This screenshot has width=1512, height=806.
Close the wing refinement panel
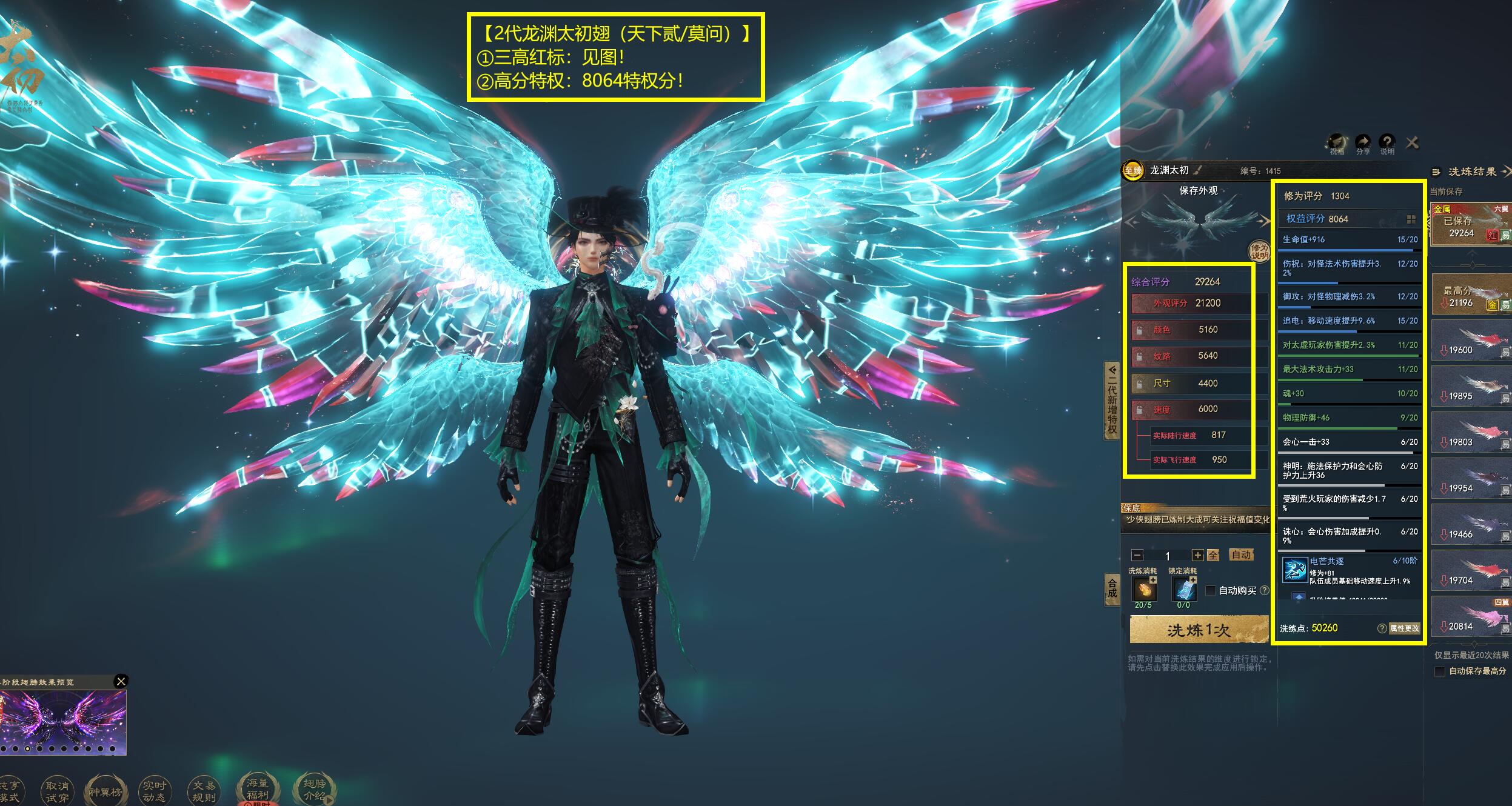tap(1412, 143)
